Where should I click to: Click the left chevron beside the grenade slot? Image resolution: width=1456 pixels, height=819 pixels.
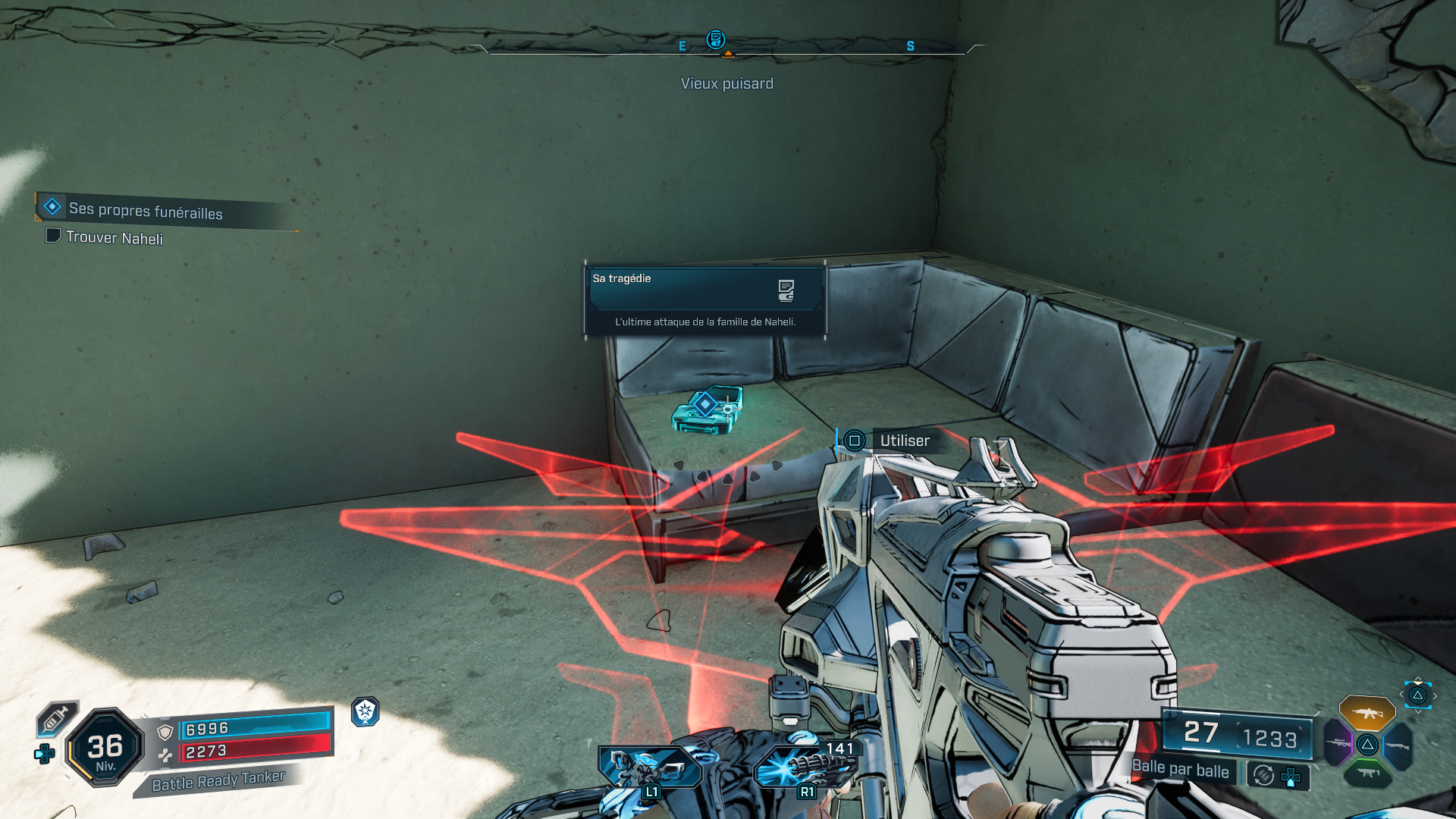pos(1401,695)
